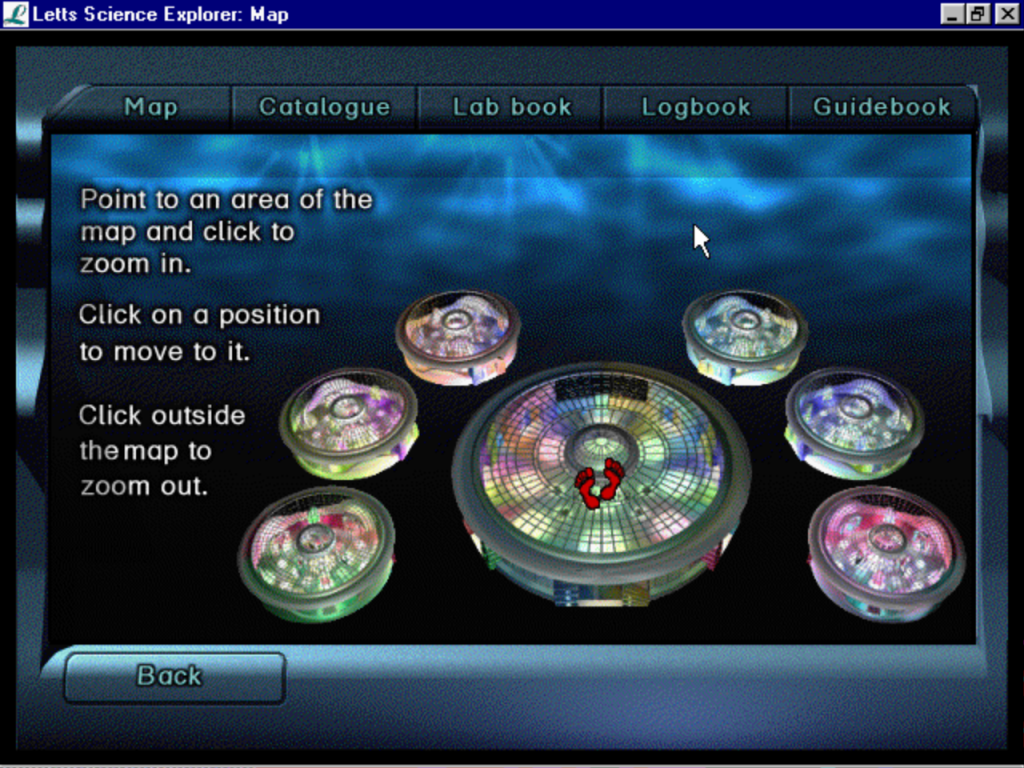
Task: Switch to the Map tab
Action: tap(151, 107)
